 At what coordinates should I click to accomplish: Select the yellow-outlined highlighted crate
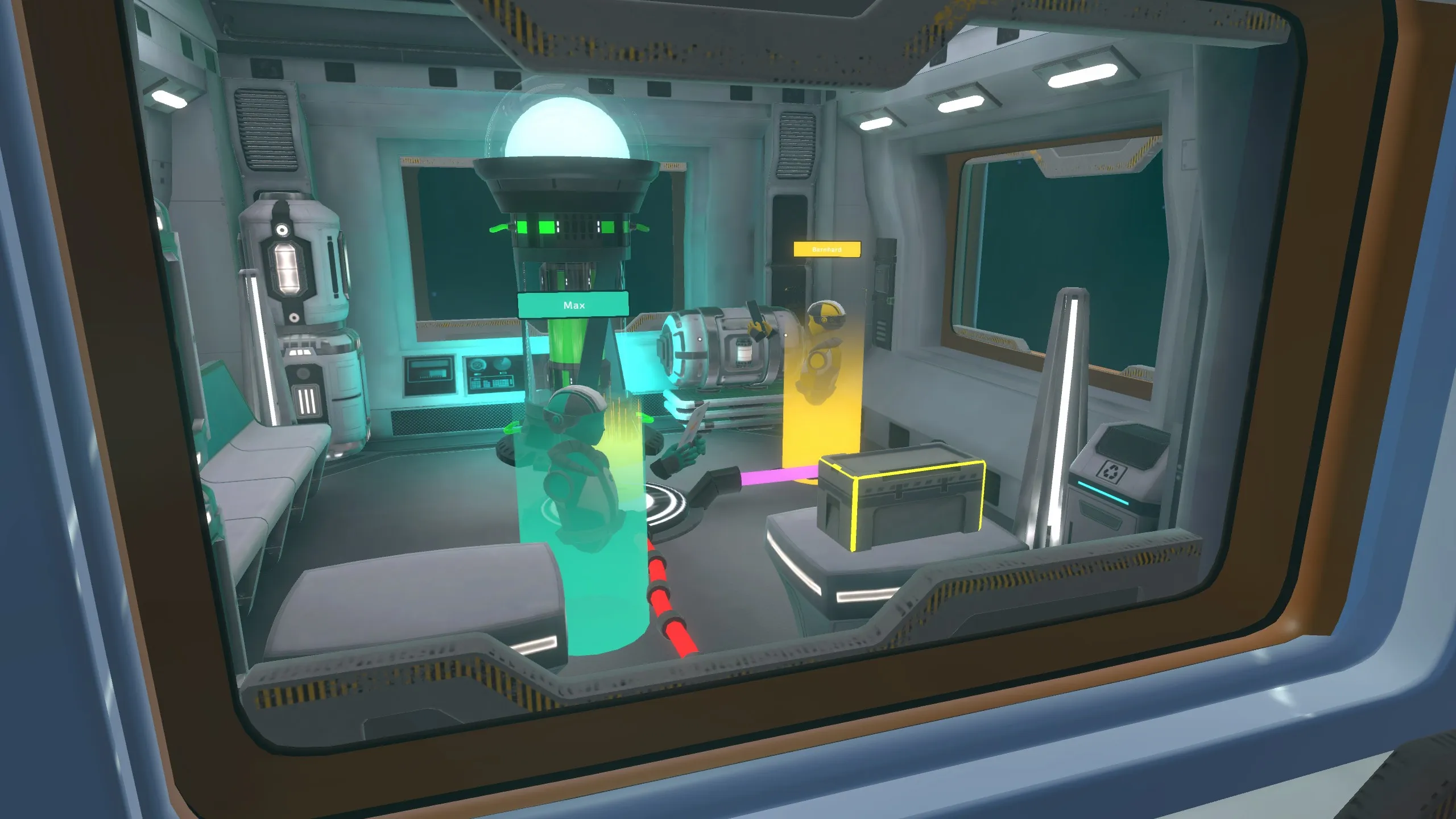click(901, 503)
